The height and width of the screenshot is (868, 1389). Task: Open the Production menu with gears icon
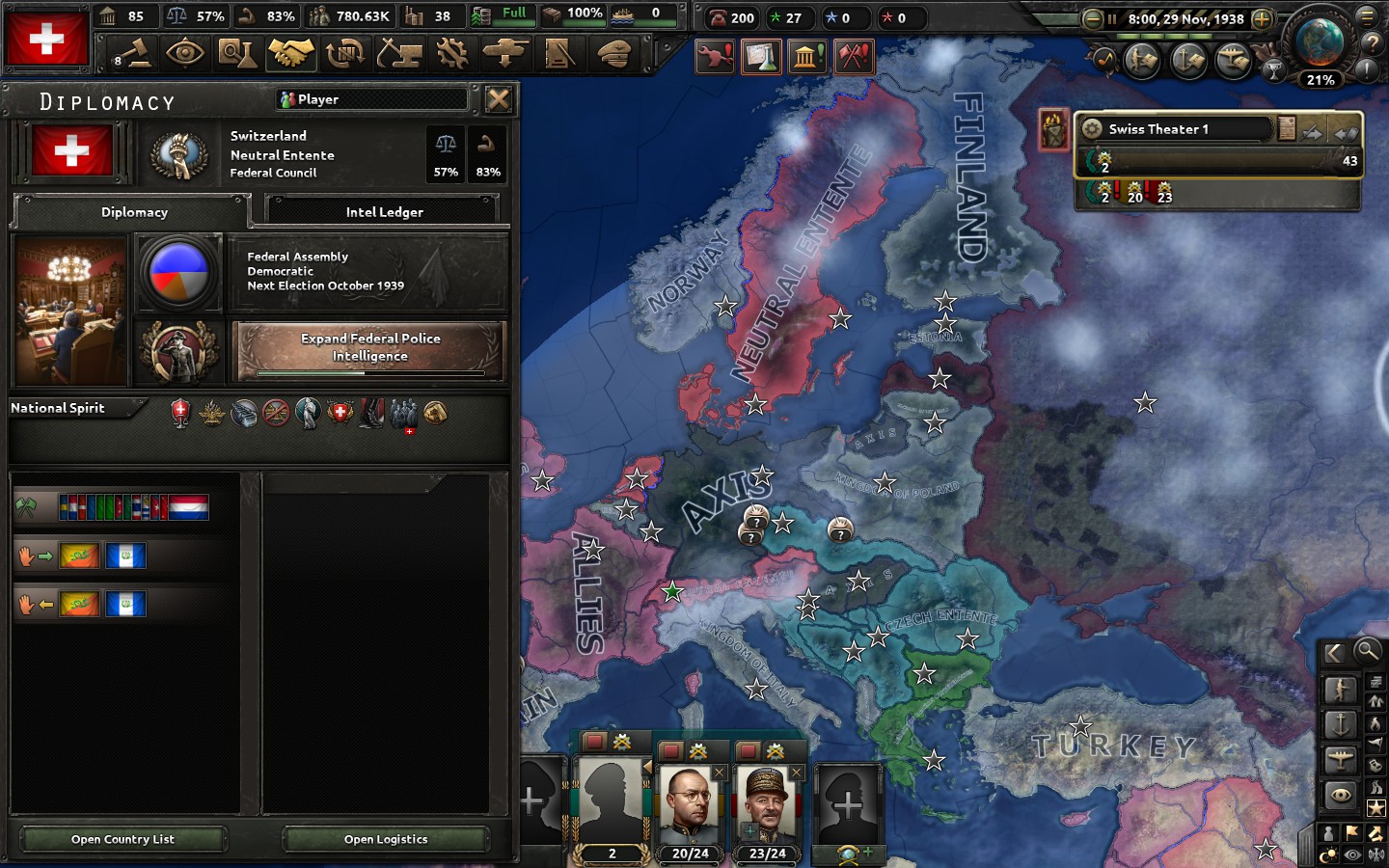tap(453, 55)
